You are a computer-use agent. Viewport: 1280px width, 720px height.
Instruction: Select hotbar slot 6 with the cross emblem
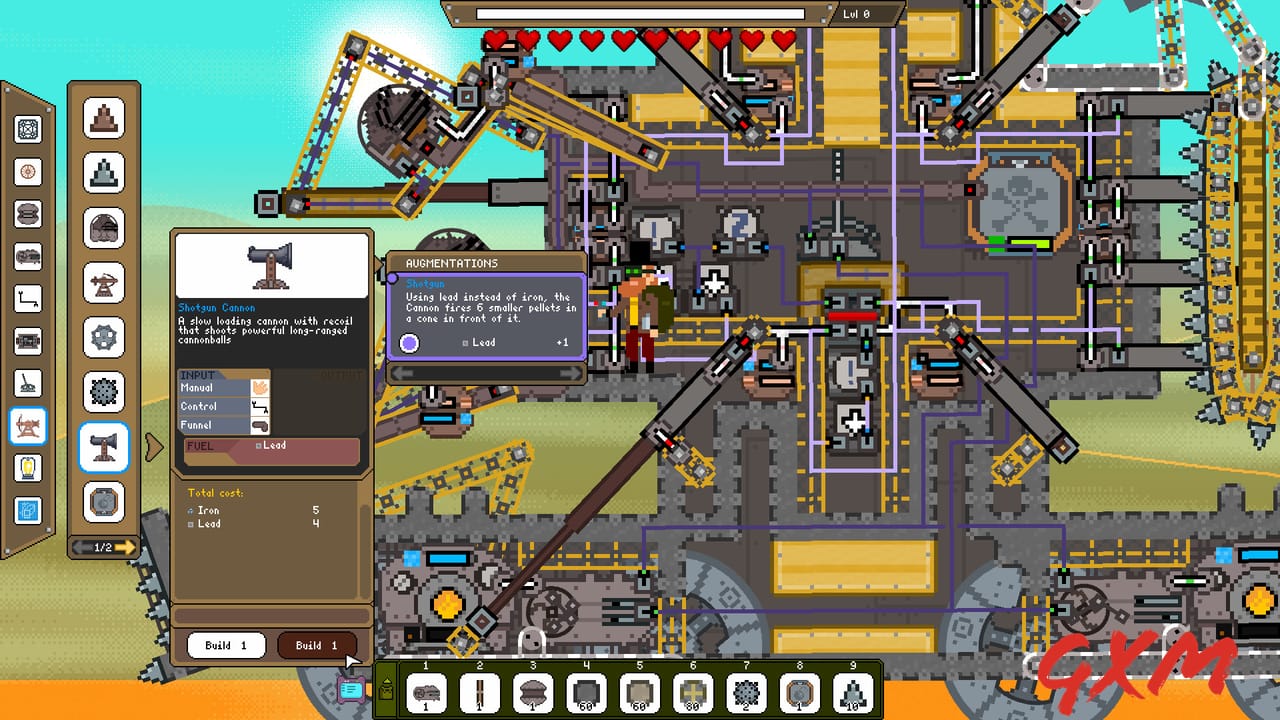coord(694,691)
